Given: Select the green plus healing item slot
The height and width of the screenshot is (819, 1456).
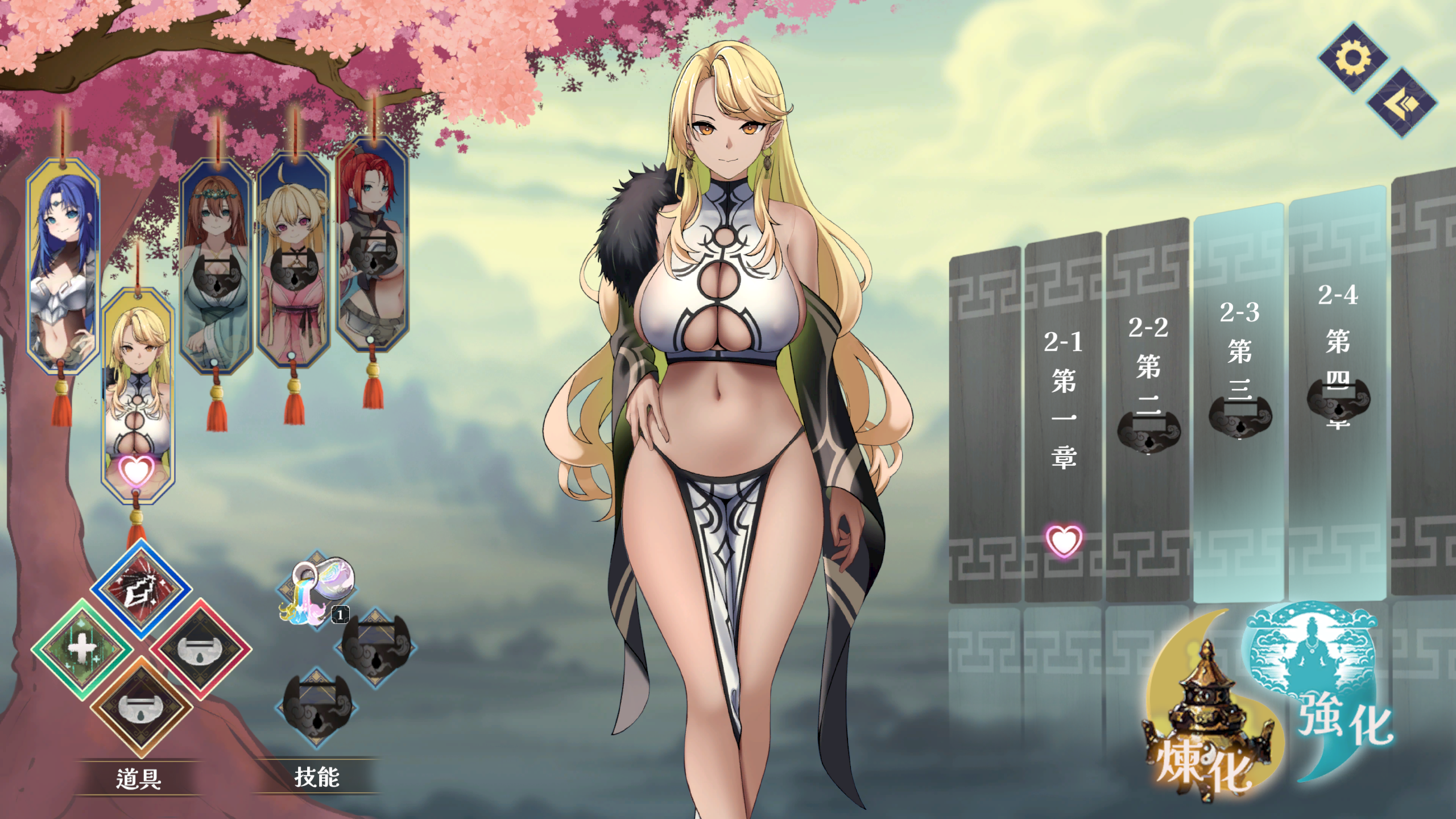Looking at the screenshot, I should (82, 648).
